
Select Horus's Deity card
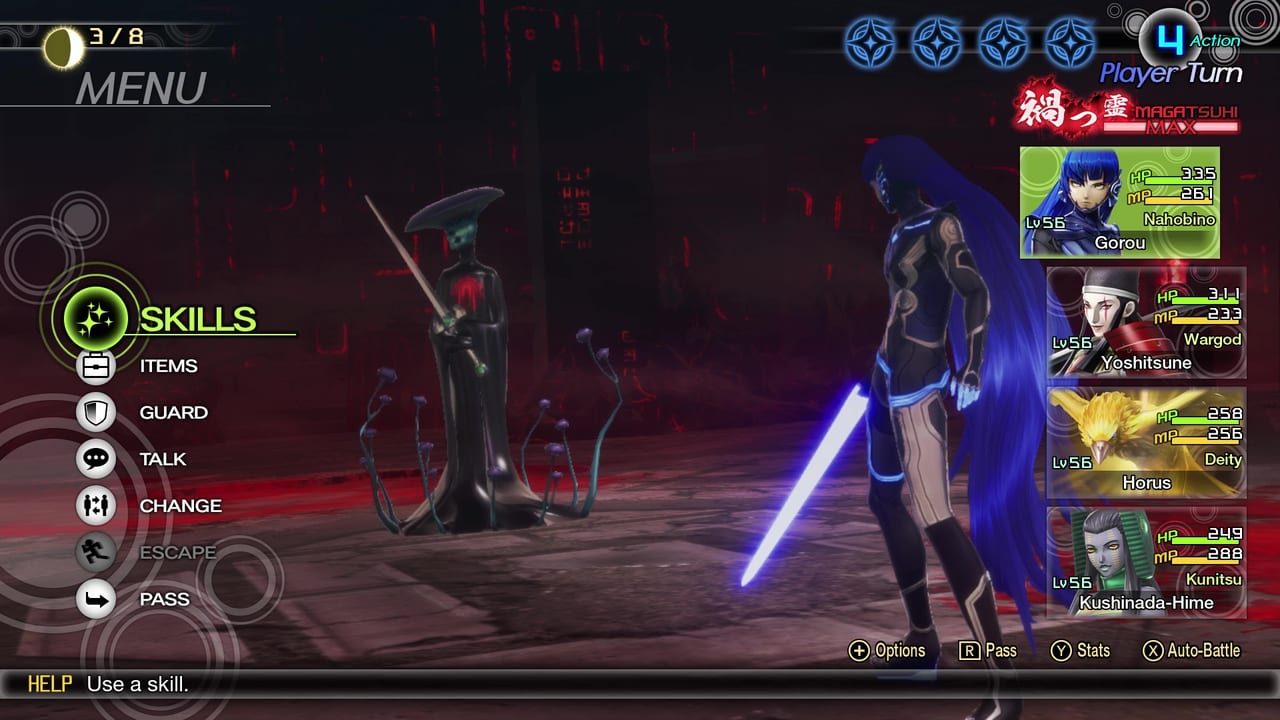click(1145, 442)
